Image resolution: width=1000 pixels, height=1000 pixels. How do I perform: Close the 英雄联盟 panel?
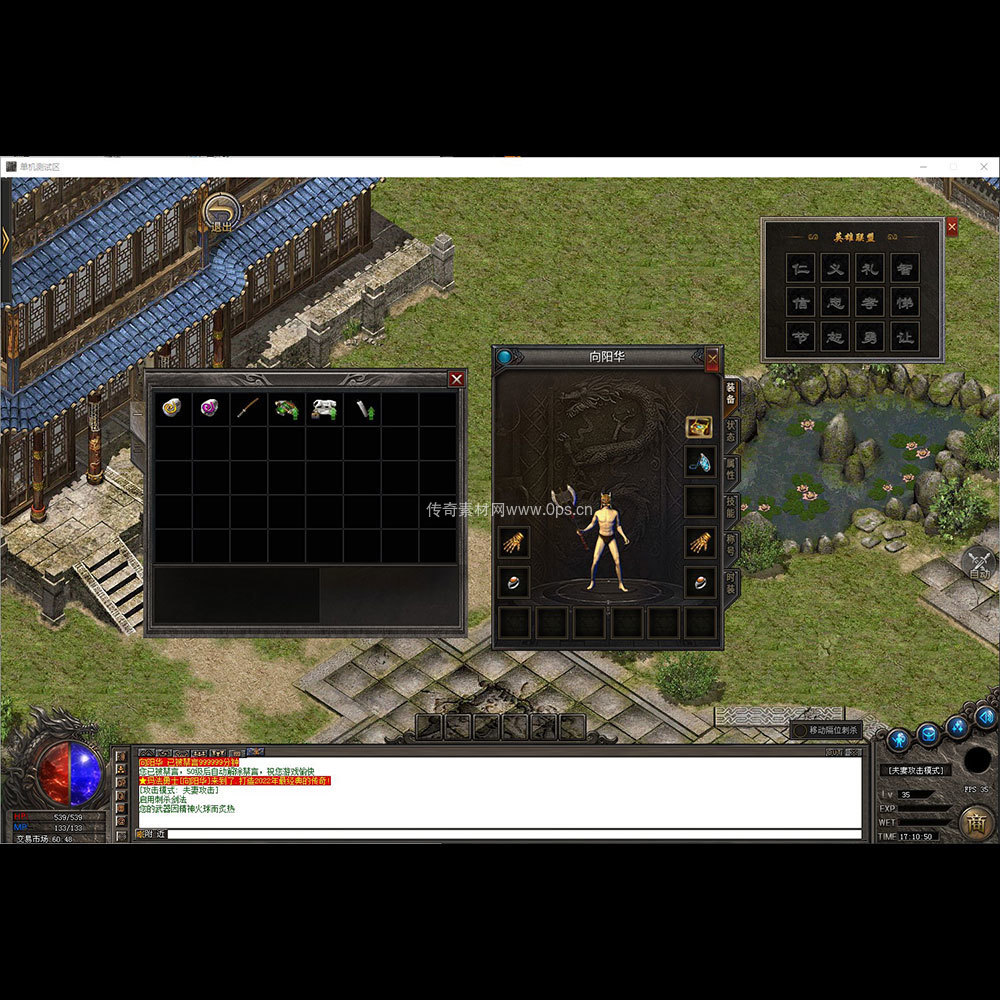click(951, 227)
